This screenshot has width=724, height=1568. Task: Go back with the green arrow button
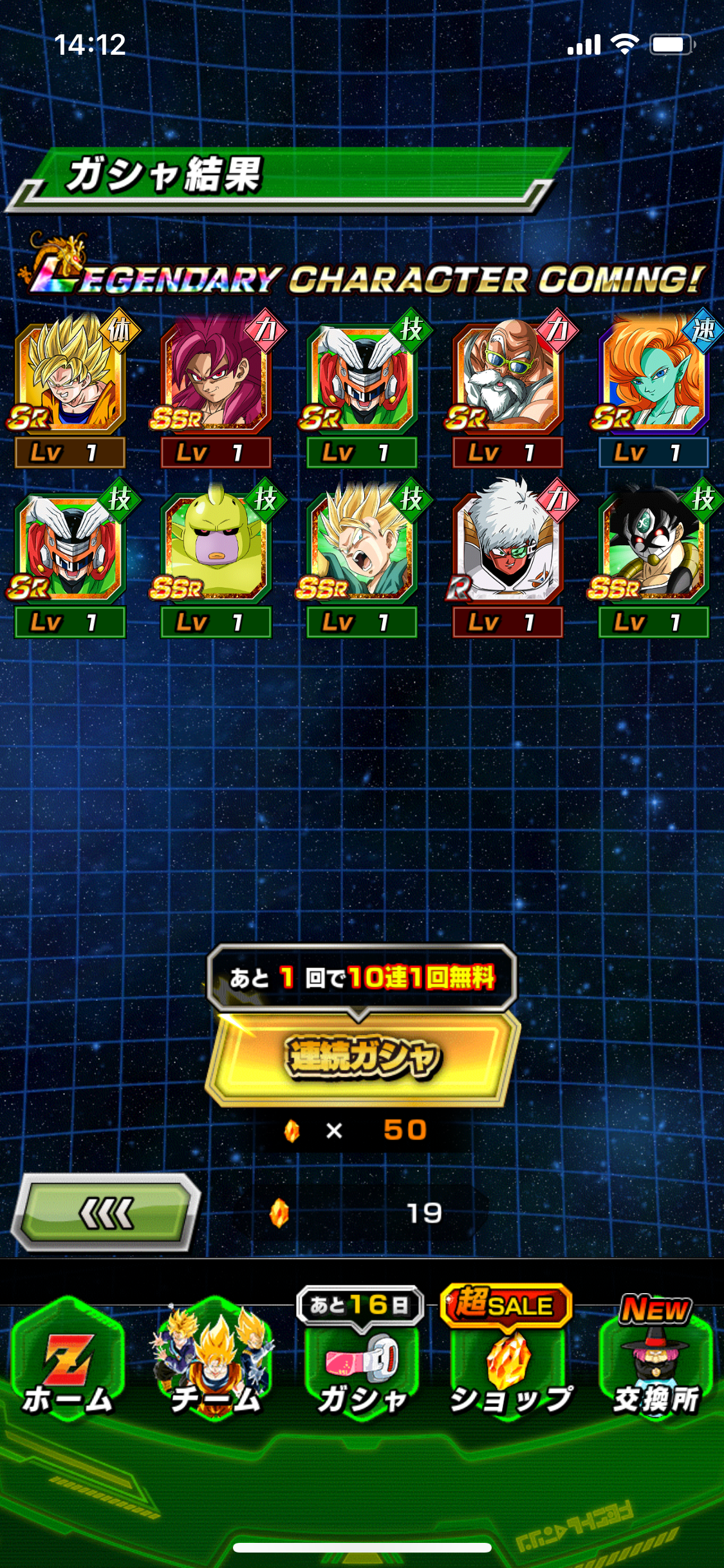[106, 1213]
